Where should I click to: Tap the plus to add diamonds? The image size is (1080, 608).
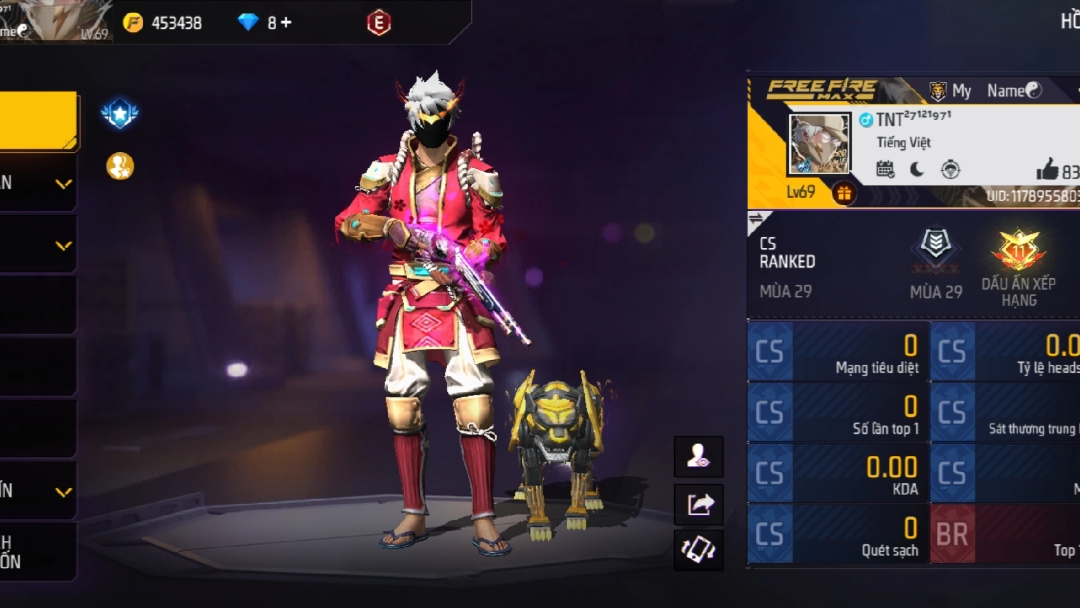[x=286, y=22]
